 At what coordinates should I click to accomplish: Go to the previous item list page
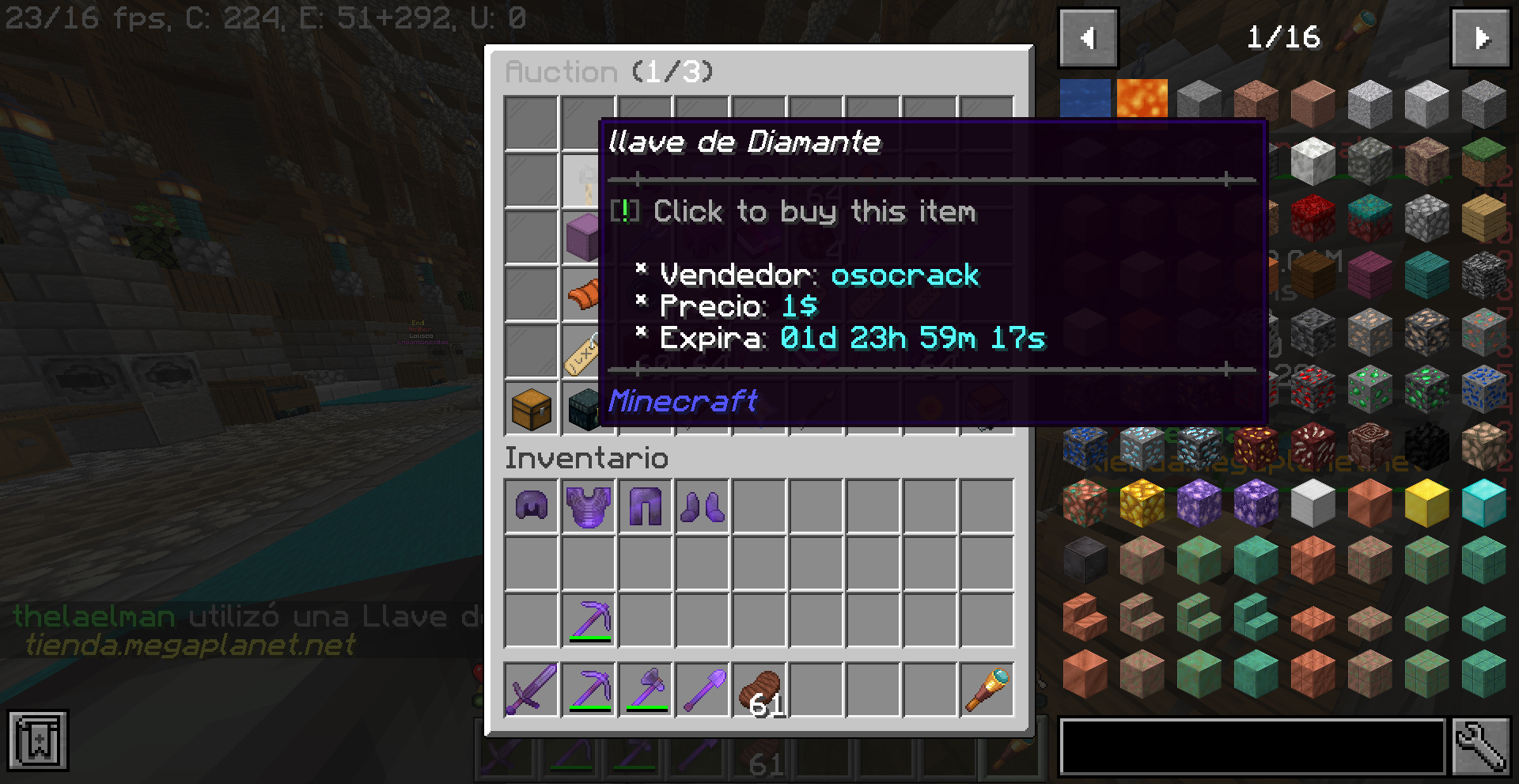point(1088,38)
